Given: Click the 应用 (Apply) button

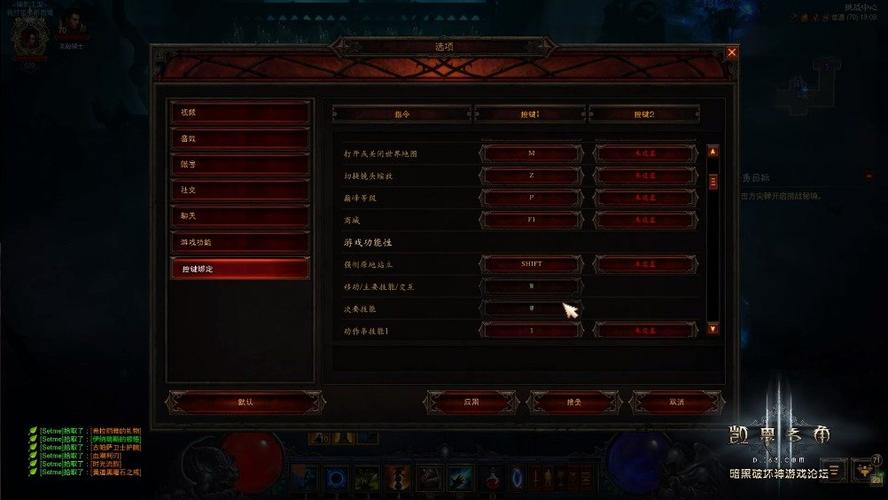Looking at the screenshot, I should click(472, 402).
